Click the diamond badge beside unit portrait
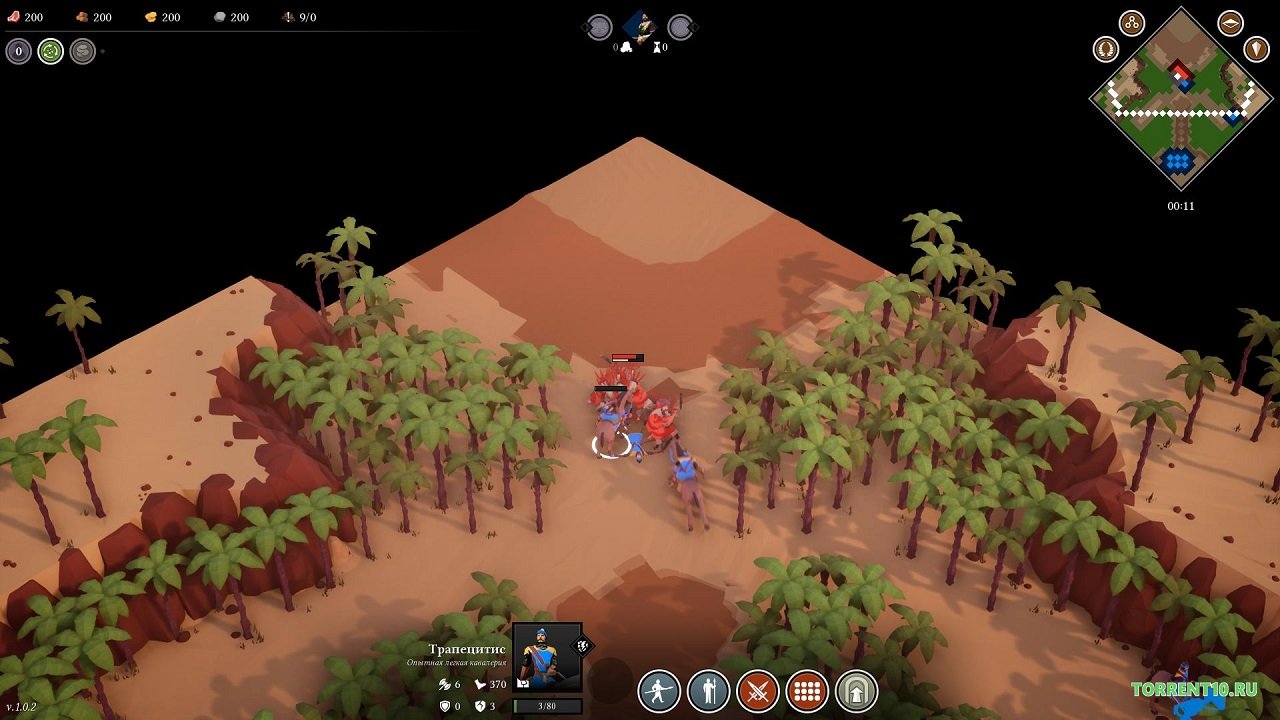 (x=582, y=646)
